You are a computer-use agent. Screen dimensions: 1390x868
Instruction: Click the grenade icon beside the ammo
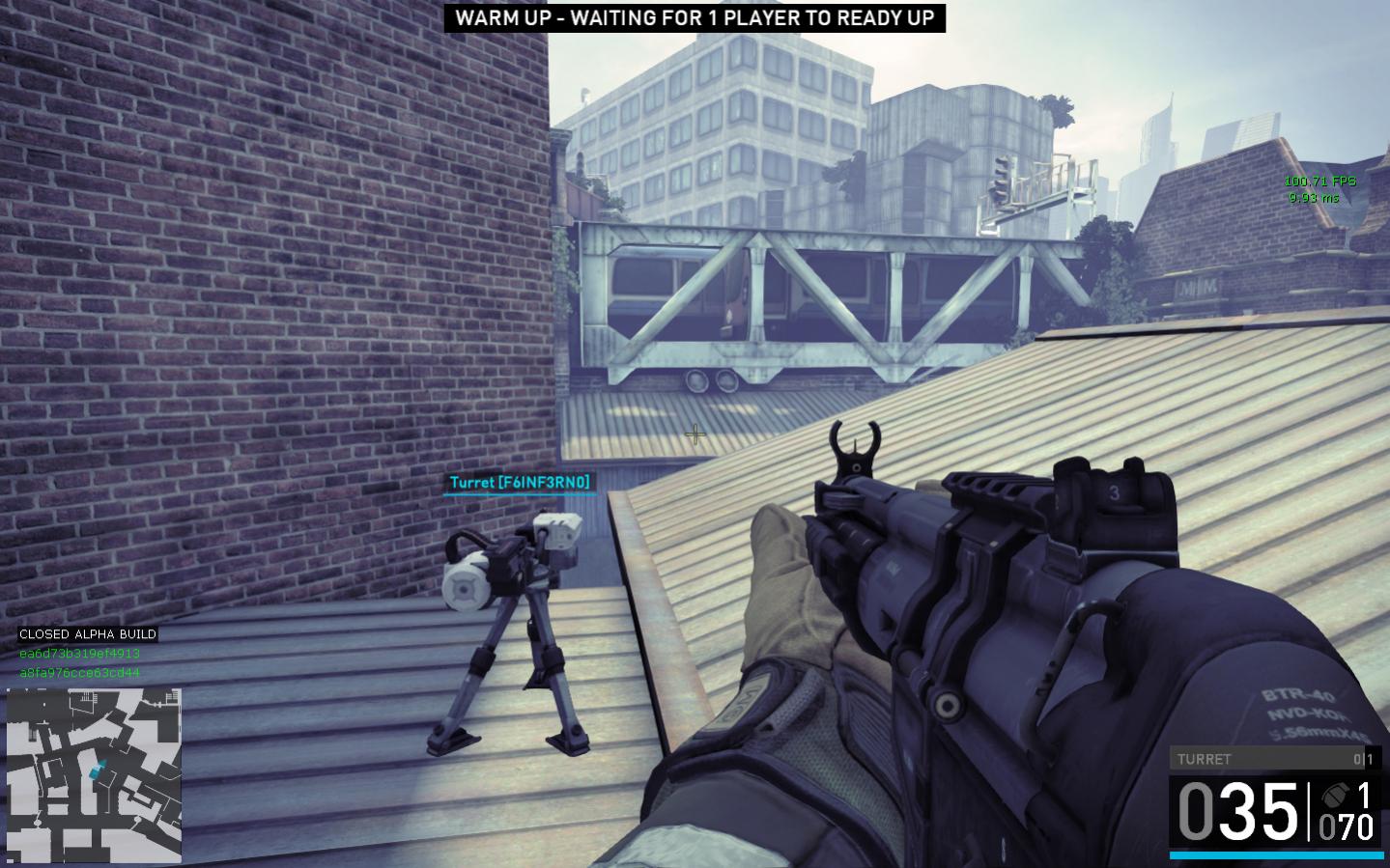coord(1336,796)
